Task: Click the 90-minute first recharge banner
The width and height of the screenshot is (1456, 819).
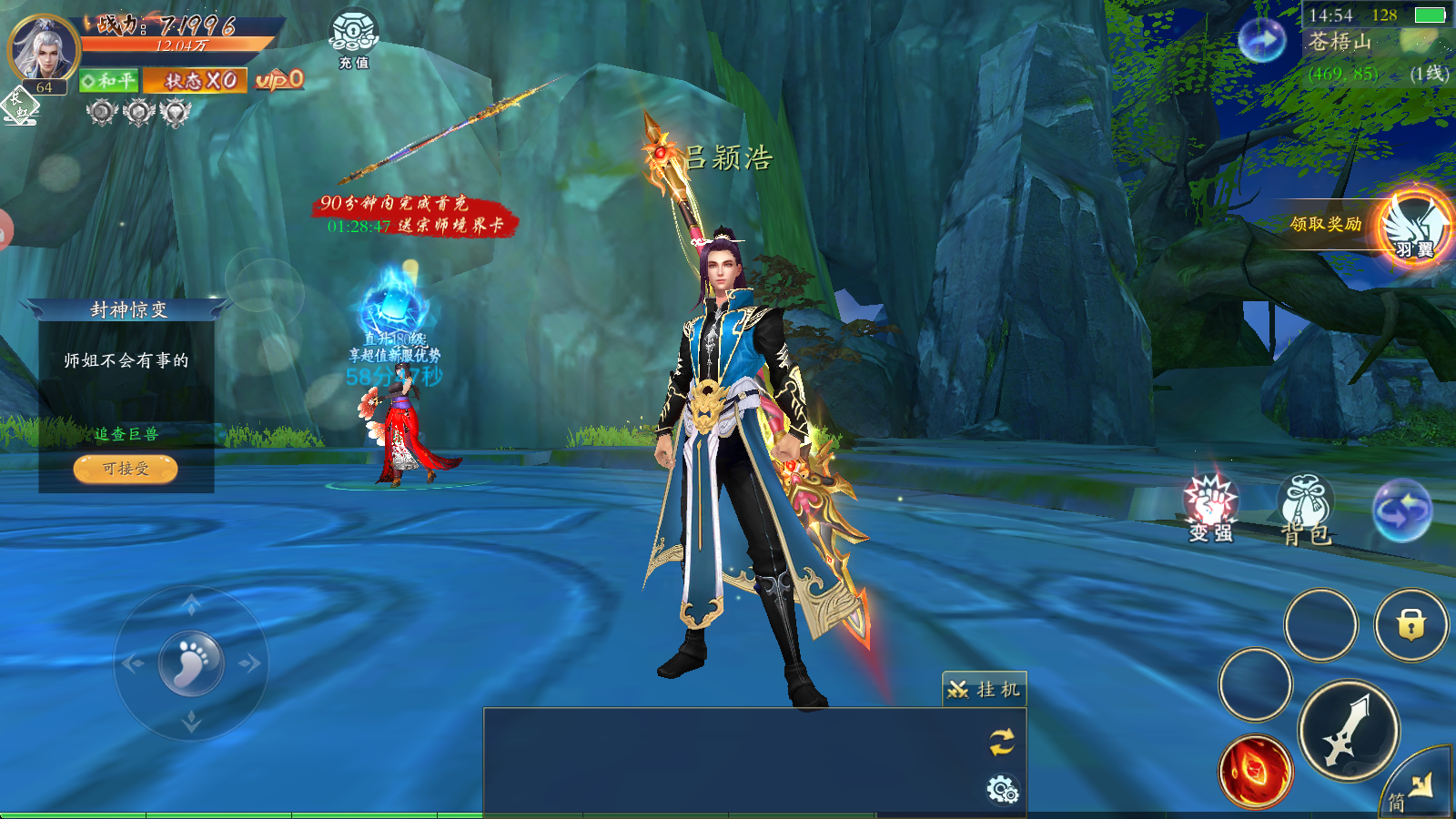Action: pyautogui.click(x=414, y=215)
